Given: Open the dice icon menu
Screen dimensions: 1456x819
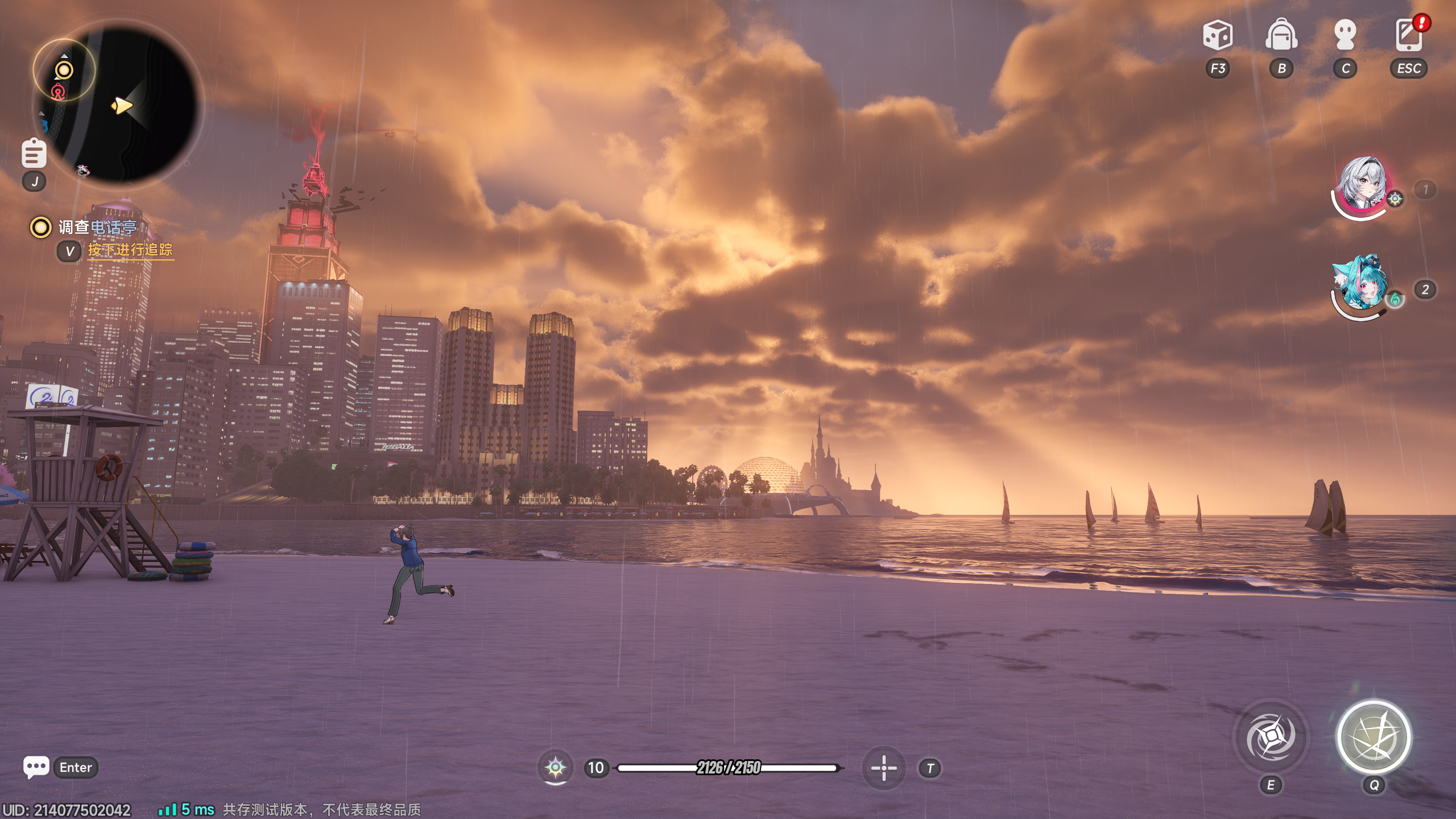Looking at the screenshot, I should (x=1217, y=35).
